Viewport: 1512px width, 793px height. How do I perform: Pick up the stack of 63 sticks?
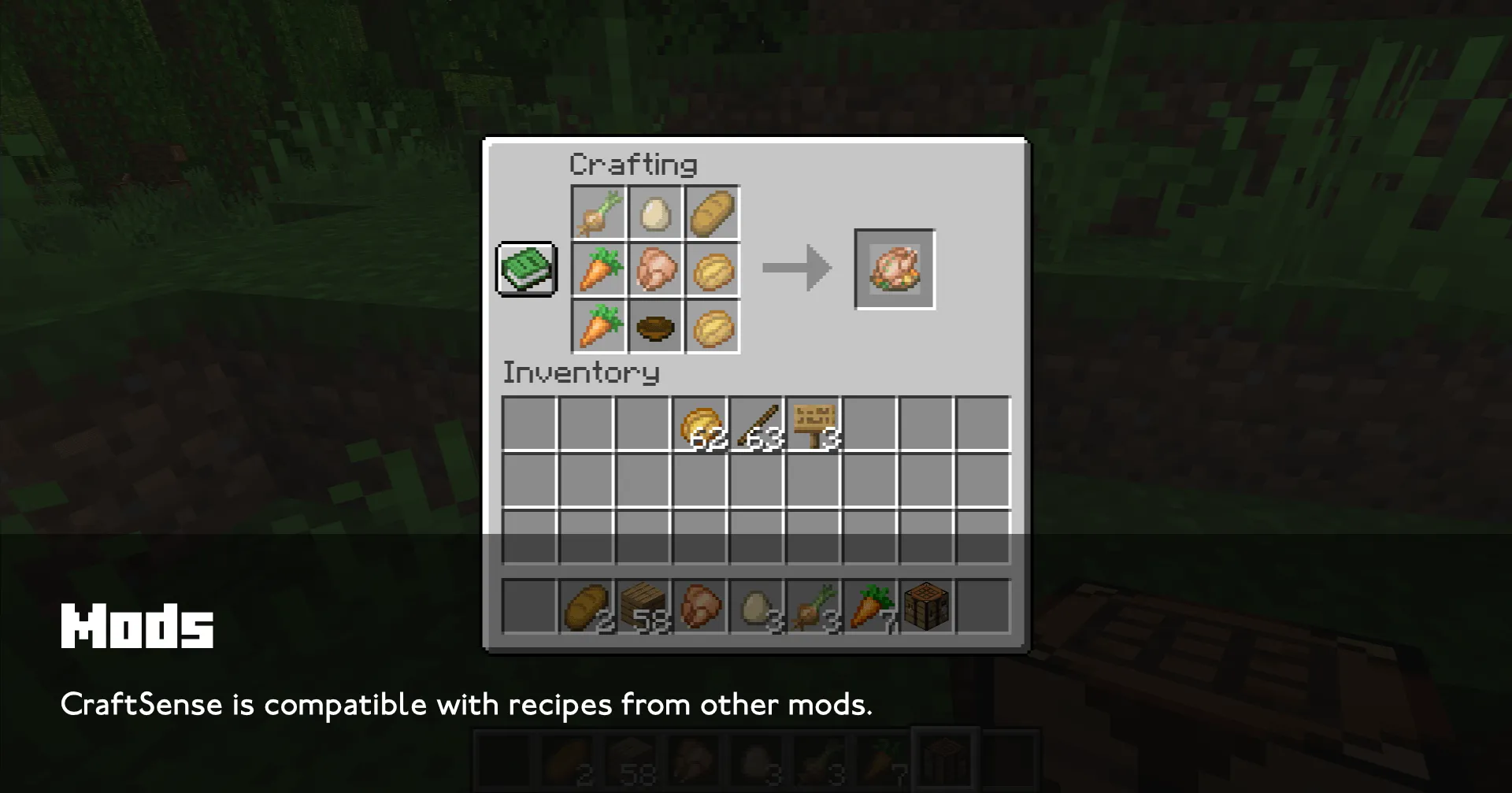tap(756, 424)
